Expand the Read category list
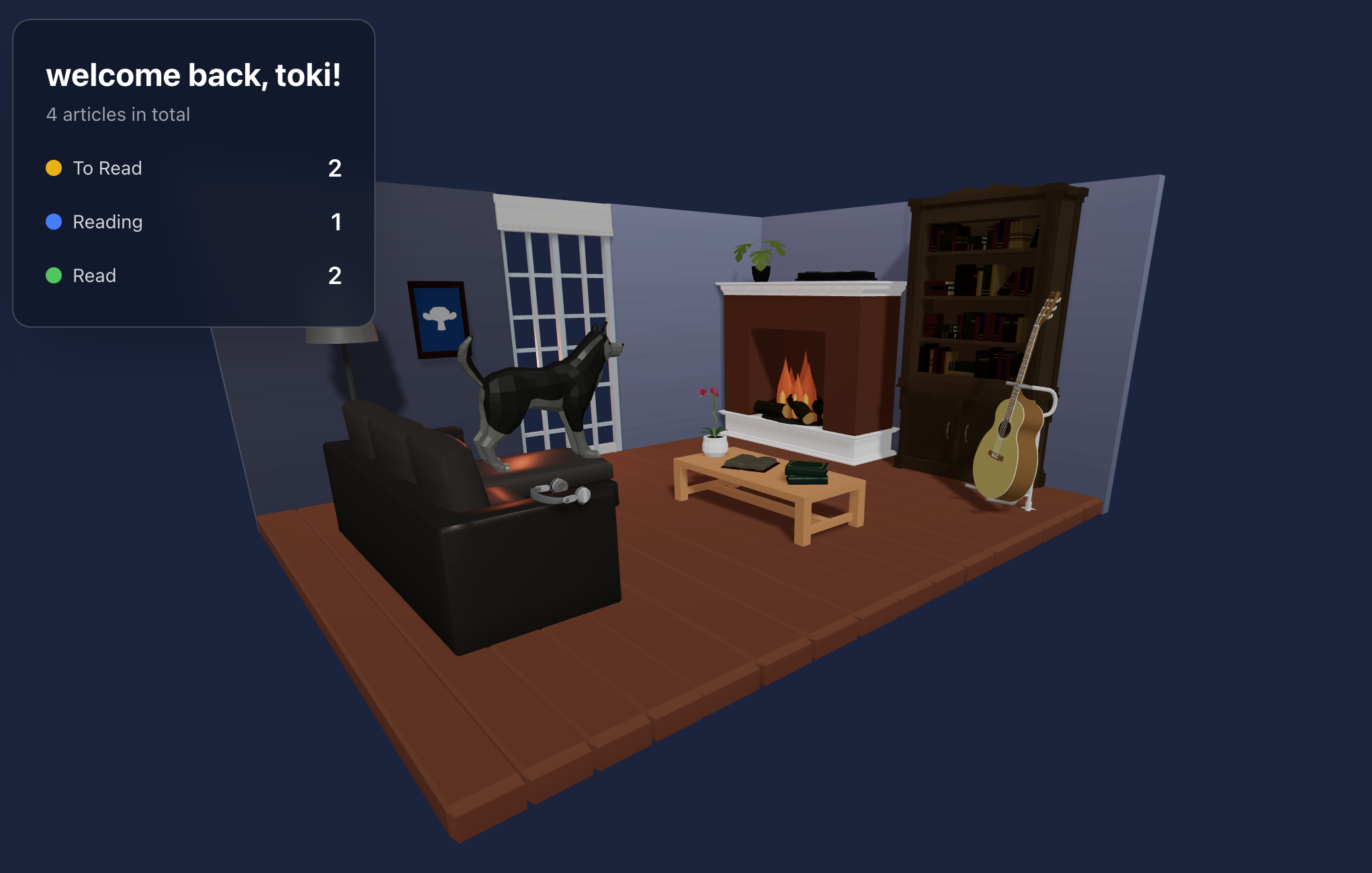 [x=94, y=275]
